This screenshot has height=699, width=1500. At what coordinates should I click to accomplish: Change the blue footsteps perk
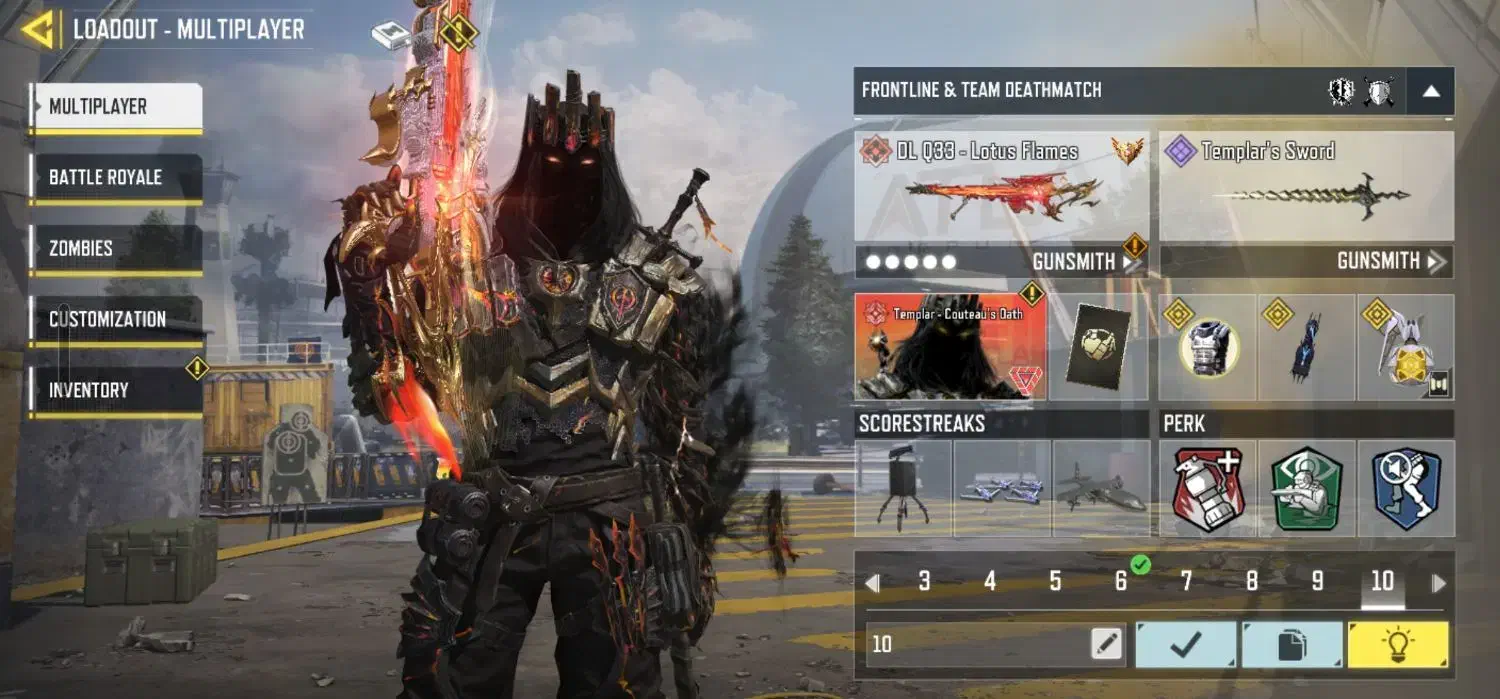(1405, 489)
